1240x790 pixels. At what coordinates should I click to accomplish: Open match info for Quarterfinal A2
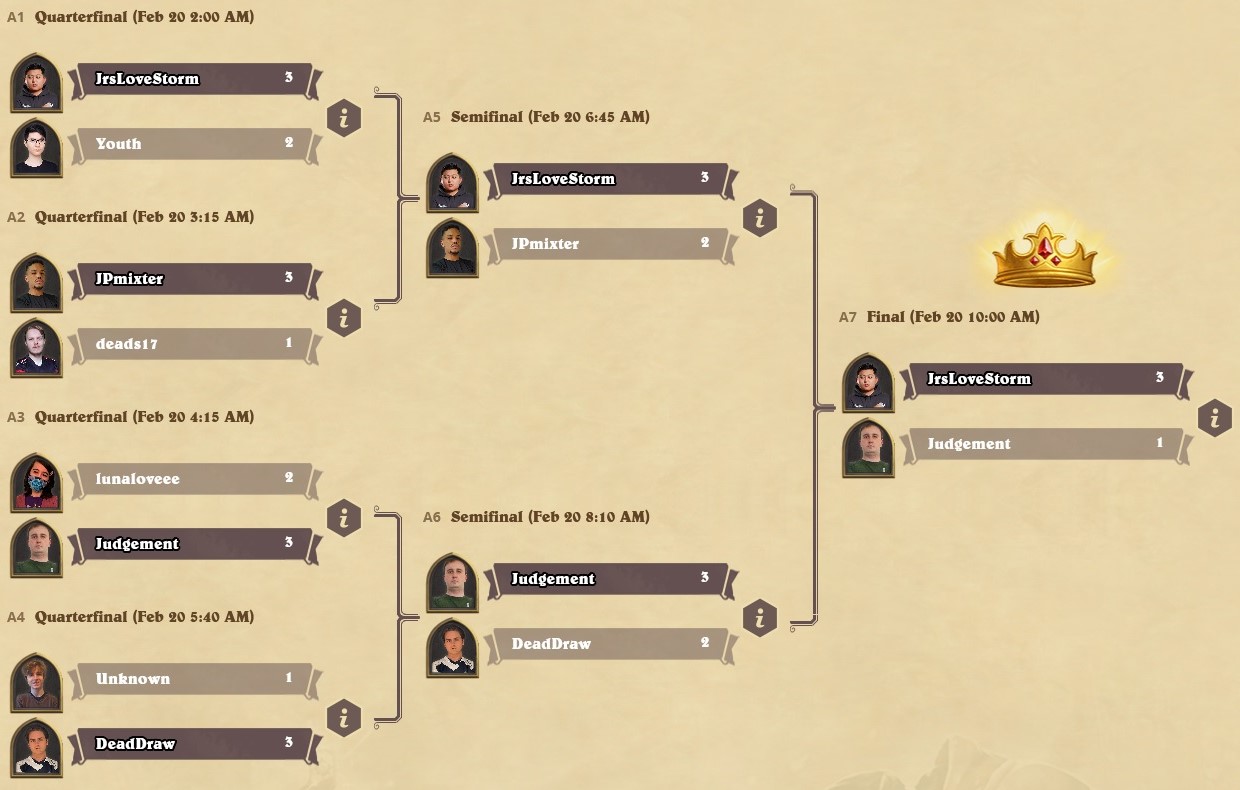[344, 319]
